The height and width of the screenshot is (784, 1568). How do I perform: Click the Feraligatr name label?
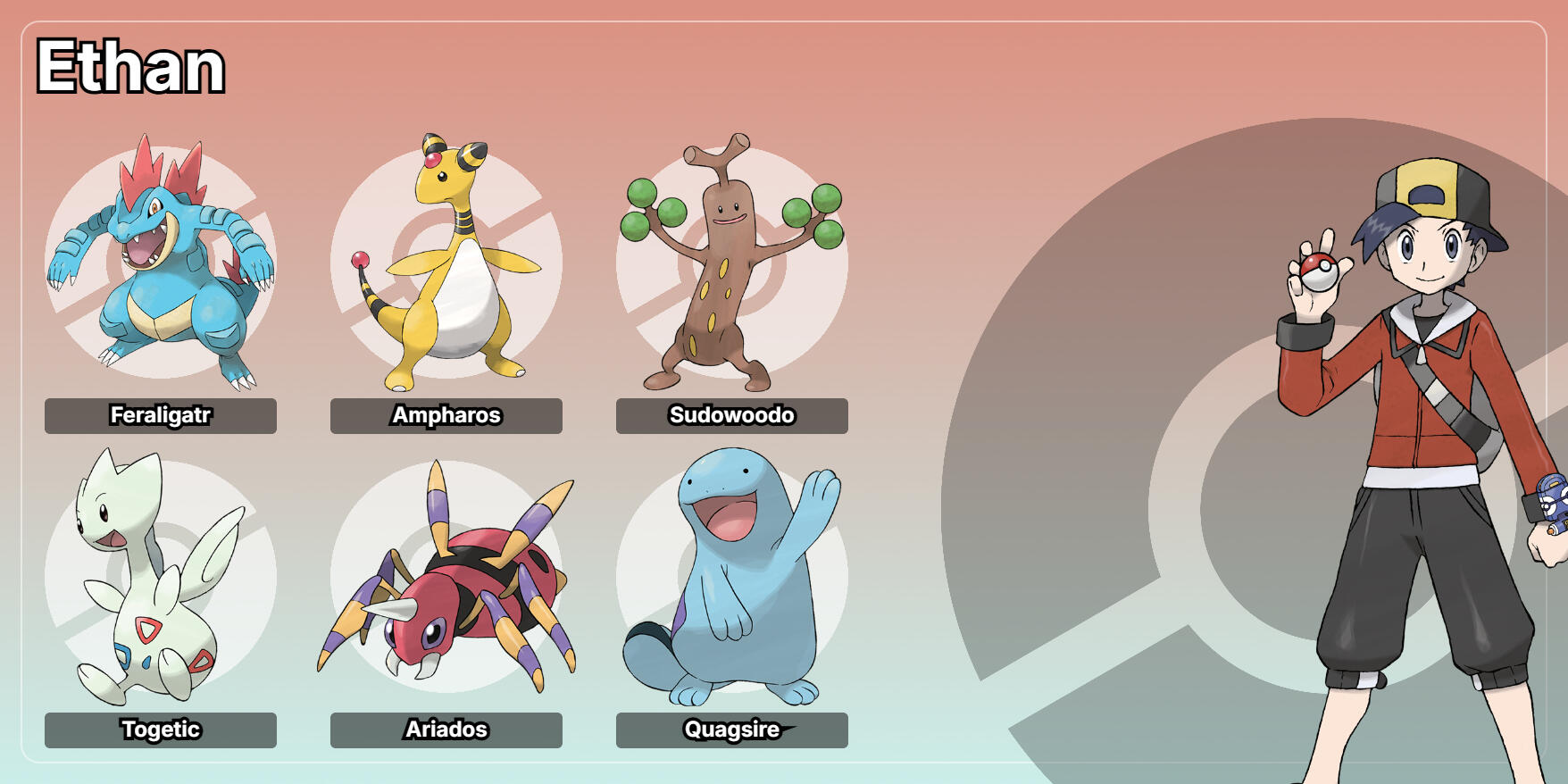[x=161, y=416]
